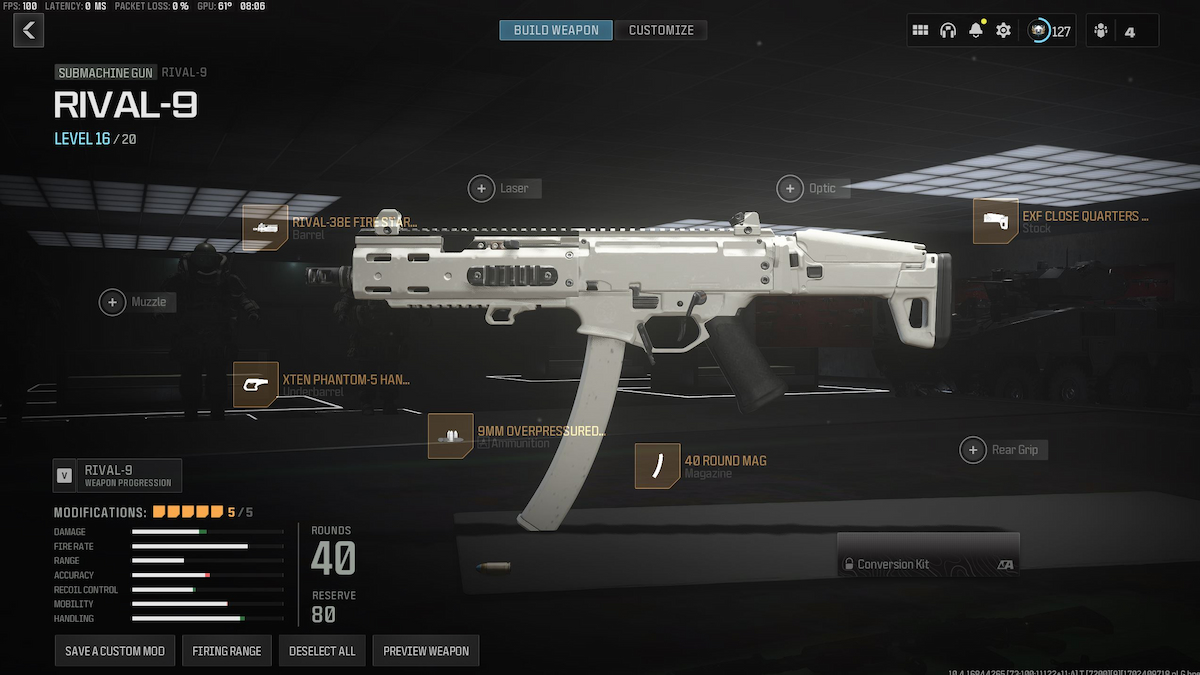Image resolution: width=1200 pixels, height=675 pixels.
Task: Click the locked Conversion Kit panel
Action: tap(928, 555)
